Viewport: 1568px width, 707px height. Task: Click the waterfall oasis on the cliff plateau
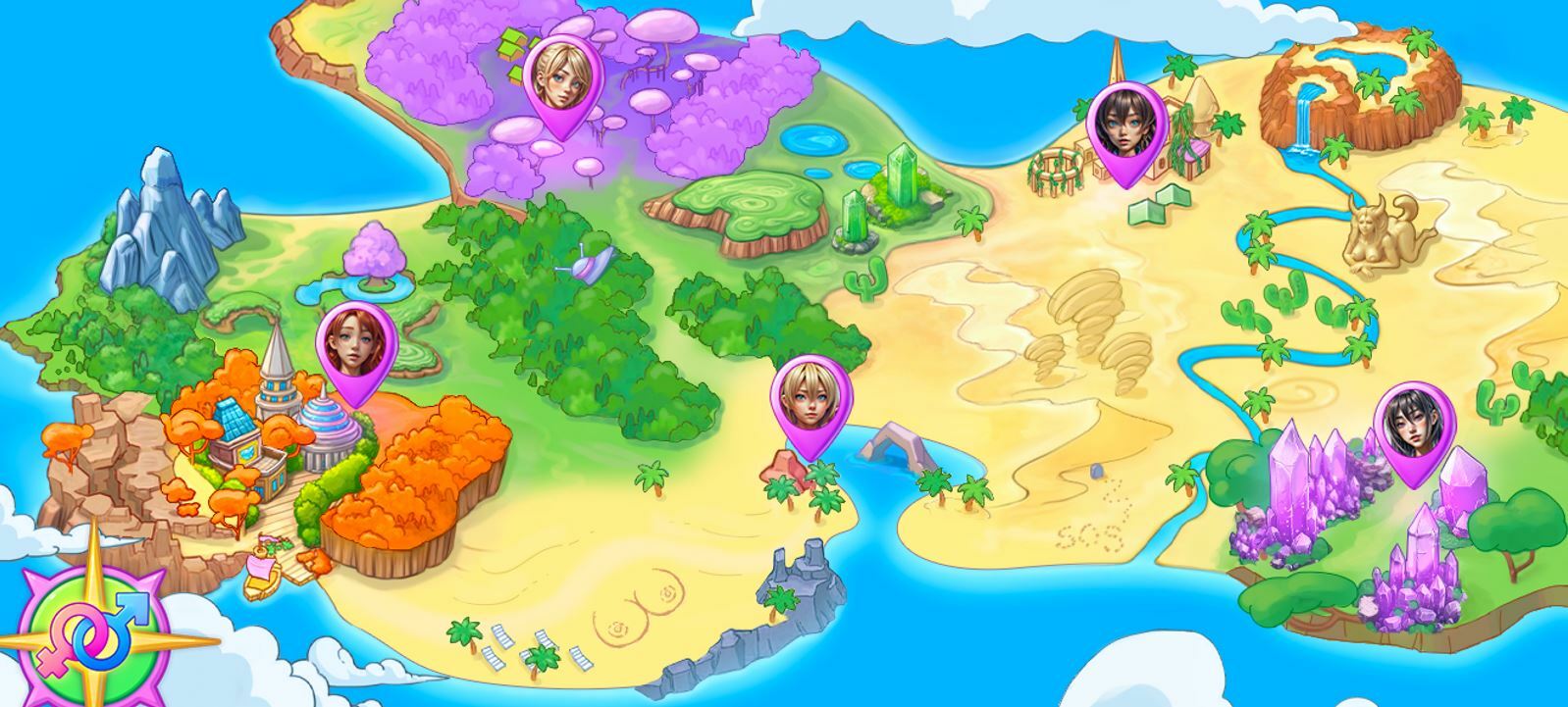1305,118
